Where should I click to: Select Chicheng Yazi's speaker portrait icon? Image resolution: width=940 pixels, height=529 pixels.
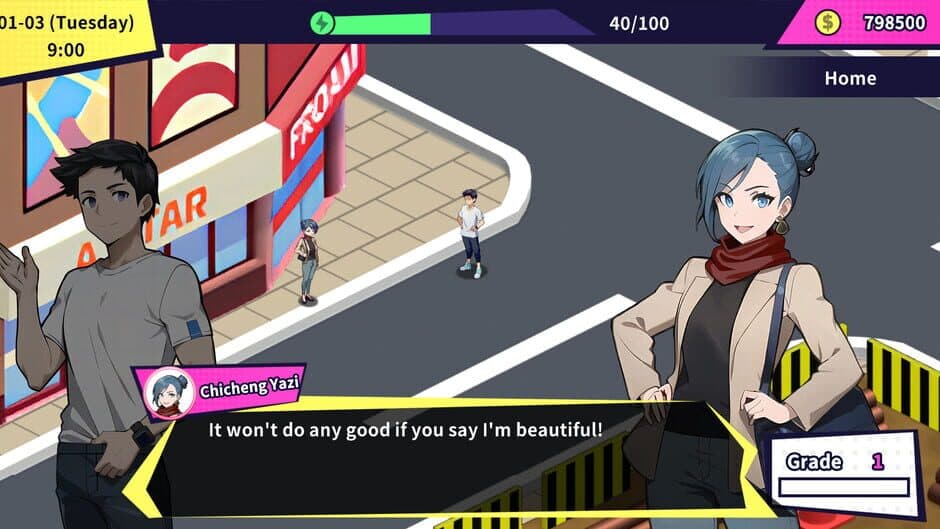pos(166,392)
